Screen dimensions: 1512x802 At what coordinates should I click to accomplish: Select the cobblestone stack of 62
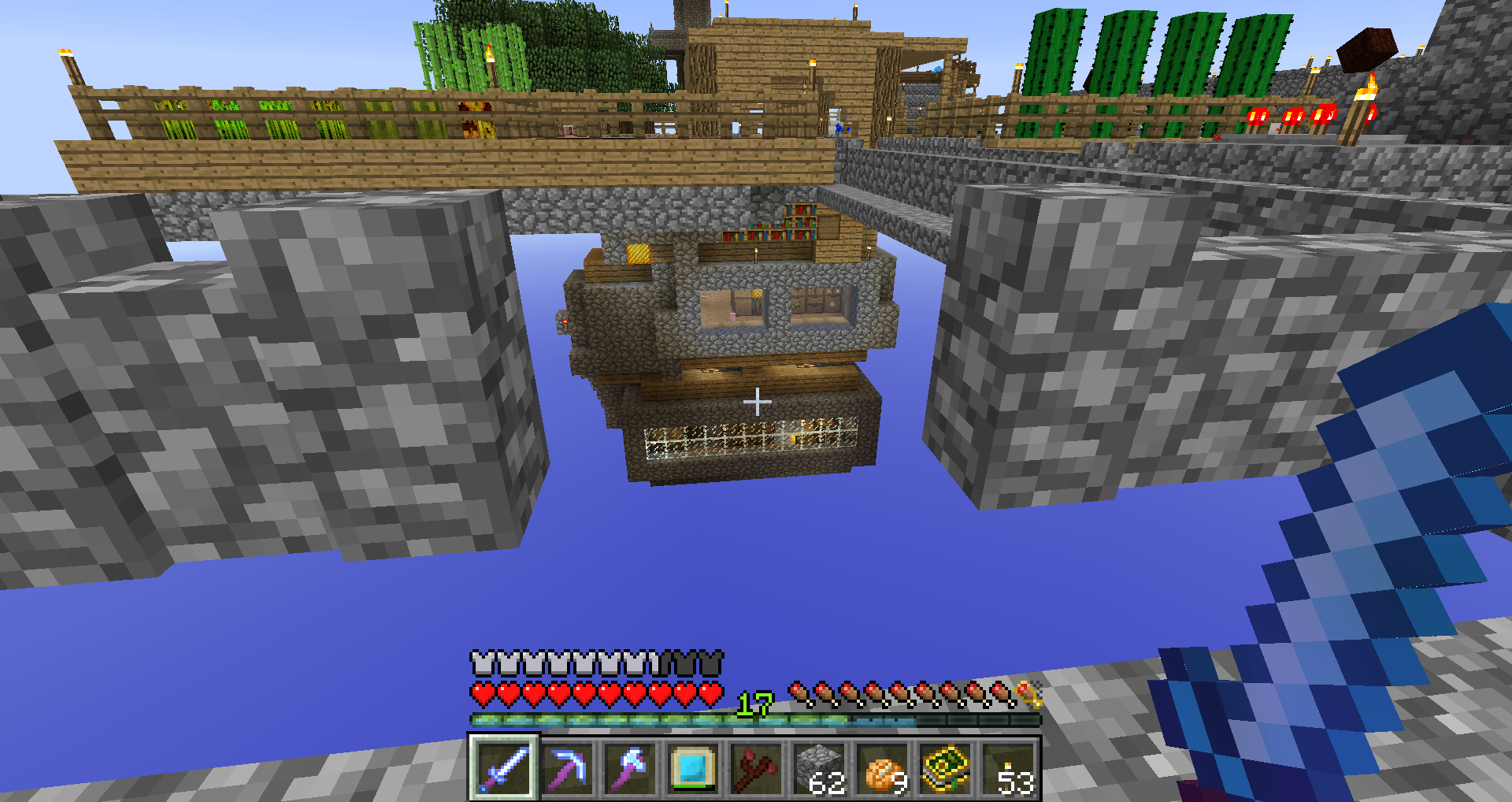[x=819, y=768]
